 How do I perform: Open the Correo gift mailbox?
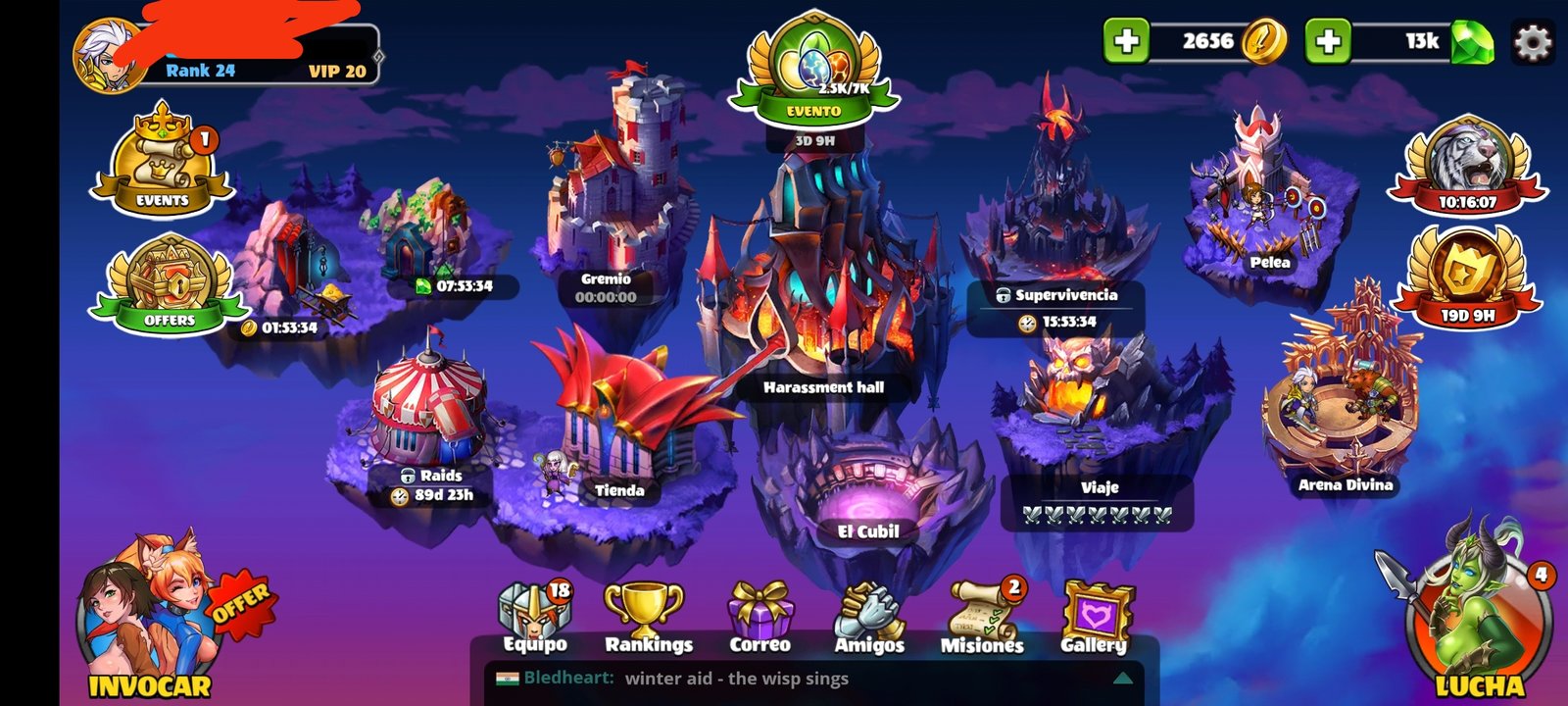pyautogui.click(x=759, y=618)
